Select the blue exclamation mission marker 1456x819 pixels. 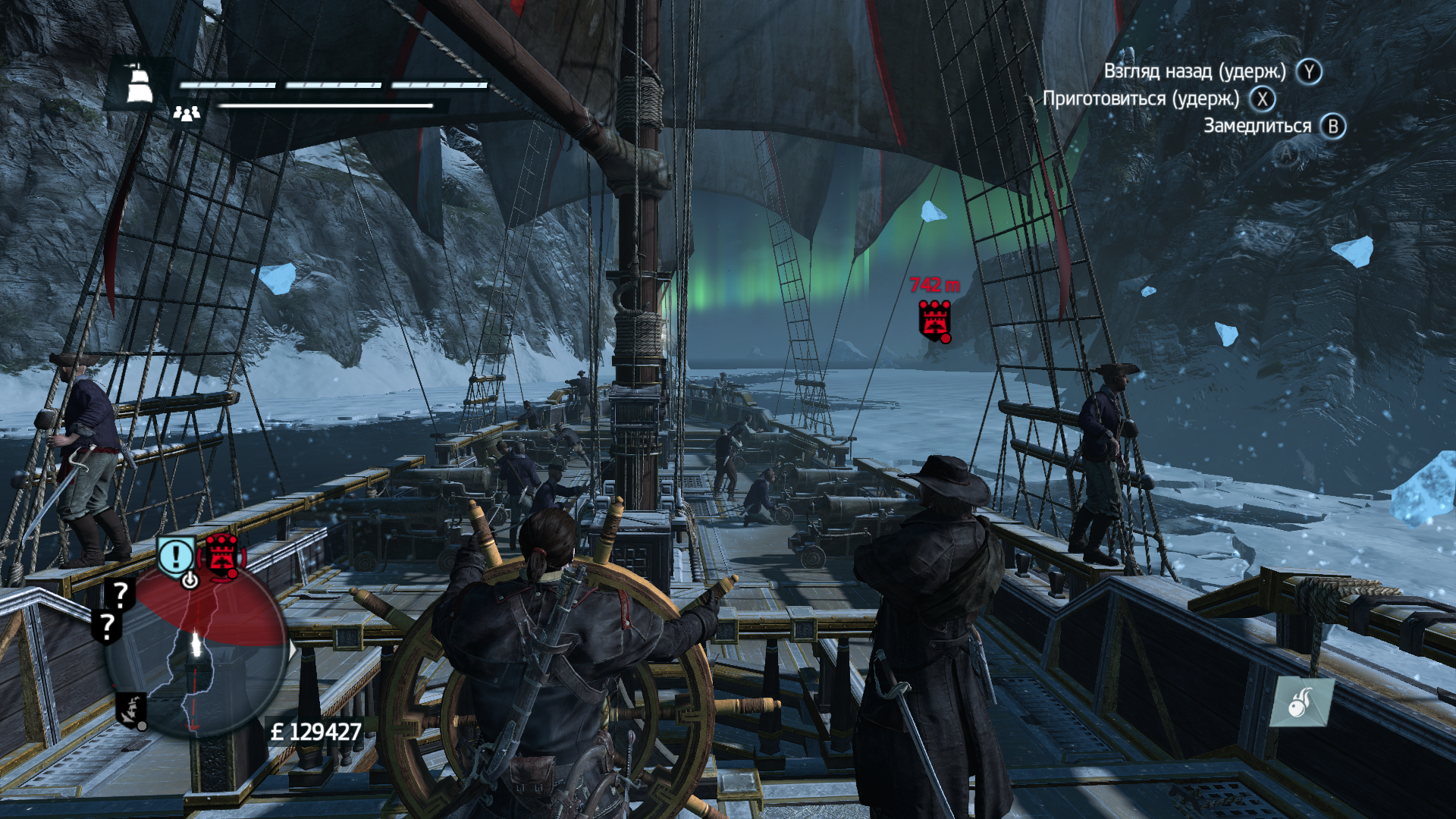[x=176, y=557]
